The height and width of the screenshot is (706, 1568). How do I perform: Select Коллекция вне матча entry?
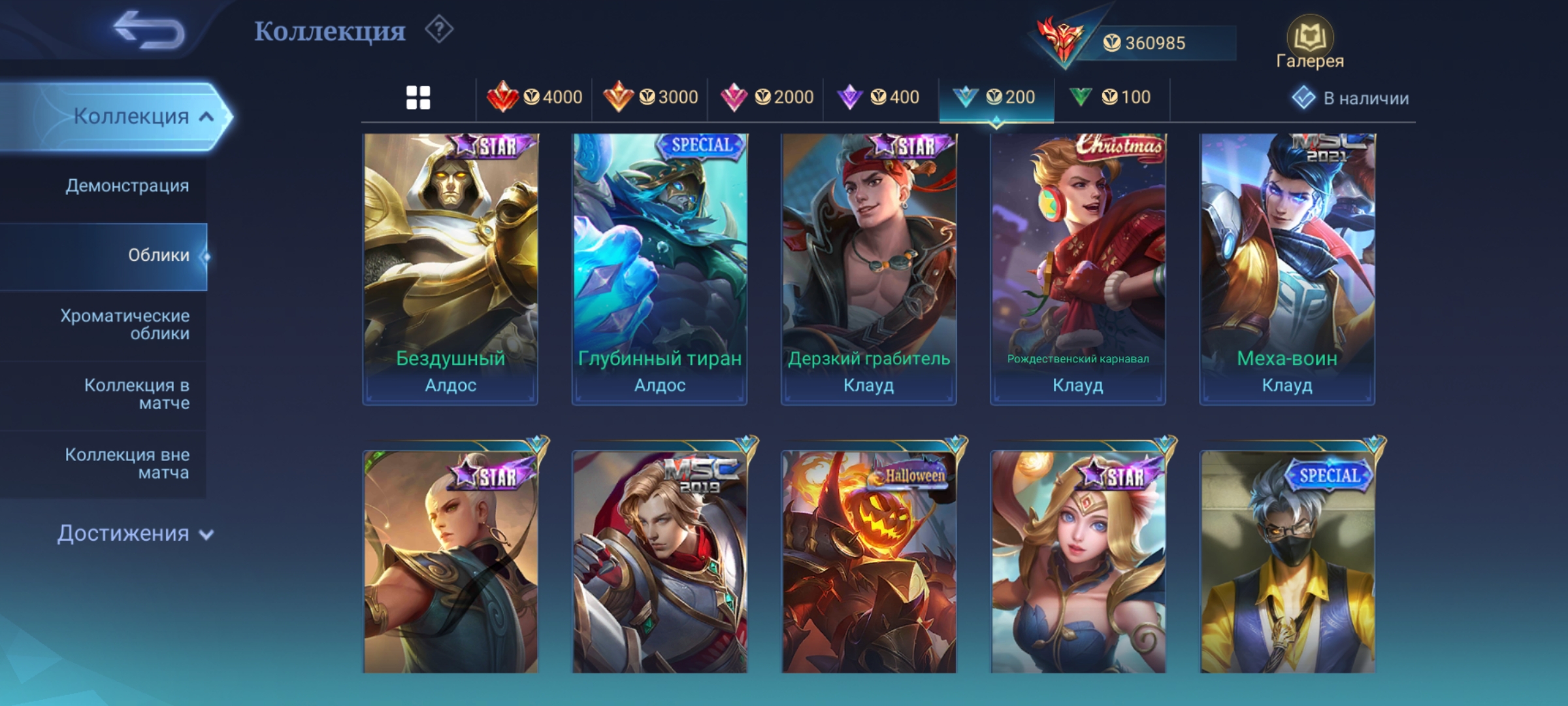click(127, 463)
